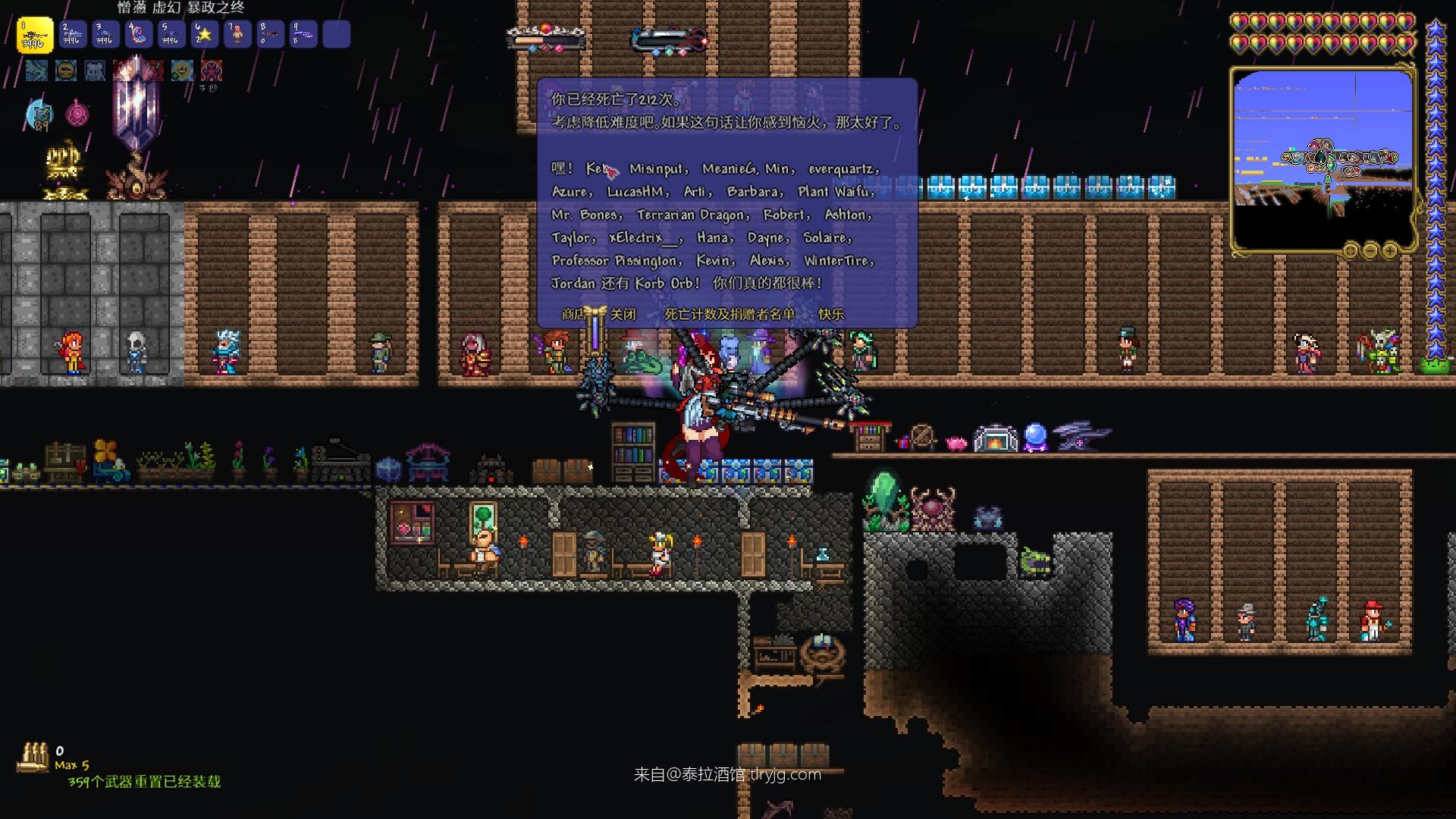Click the blue gauge icon showing 89
The height and width of the screenshot is (819, 1456).
point(39,115)
